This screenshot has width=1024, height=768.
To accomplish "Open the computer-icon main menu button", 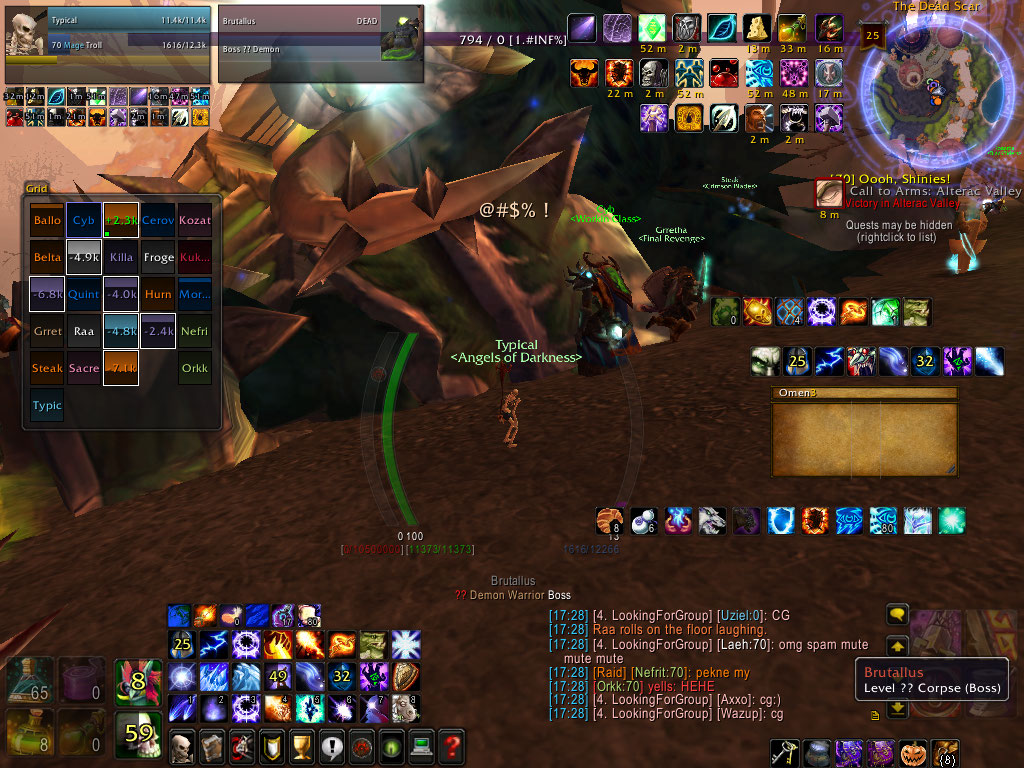I will (x=422, y=745).
